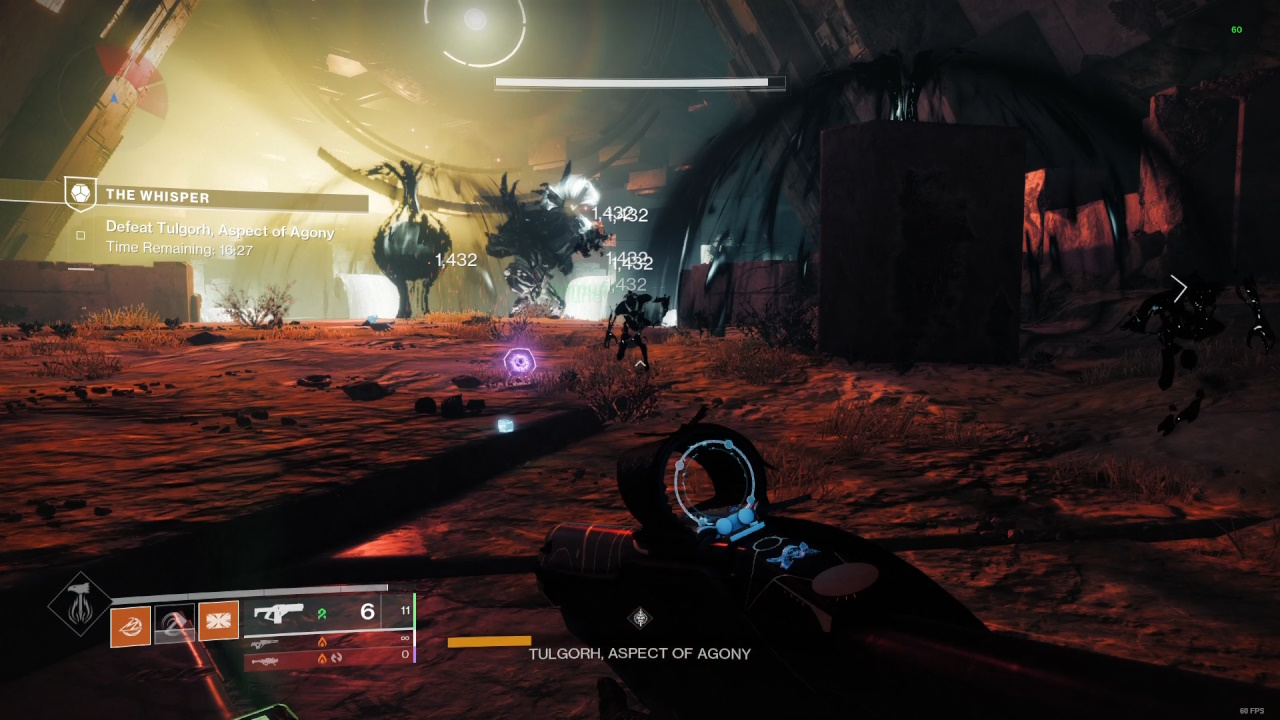Image resolution: width=1280 pixels, height=720 pixels.
Task: Activate the hammer Super ability icon
Action: (x=80, y=603)
